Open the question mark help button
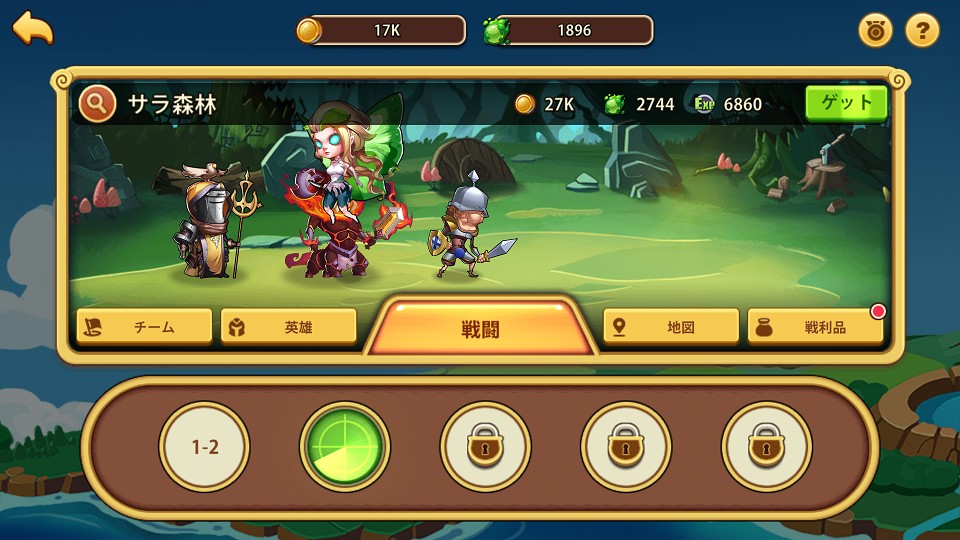This screenshot has height=540, width=960. (x=922, y=31)
